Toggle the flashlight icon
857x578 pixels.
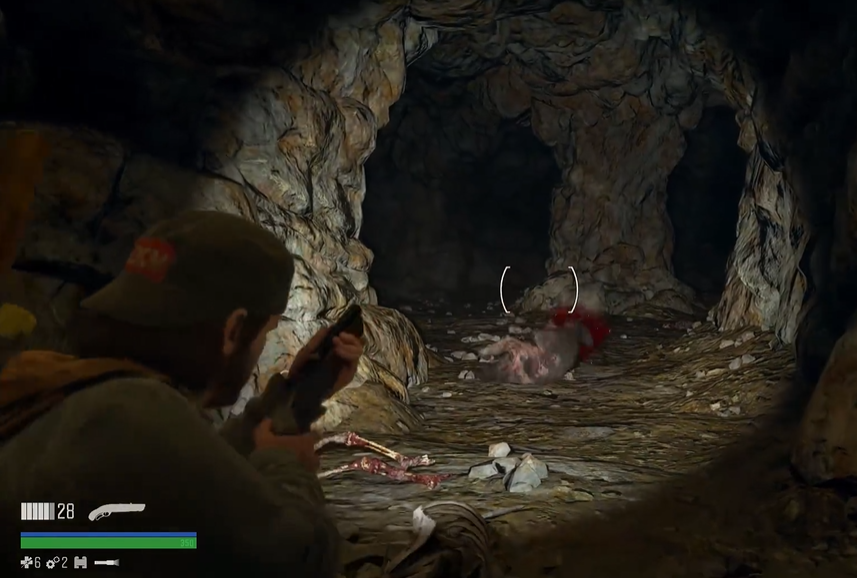107,563
